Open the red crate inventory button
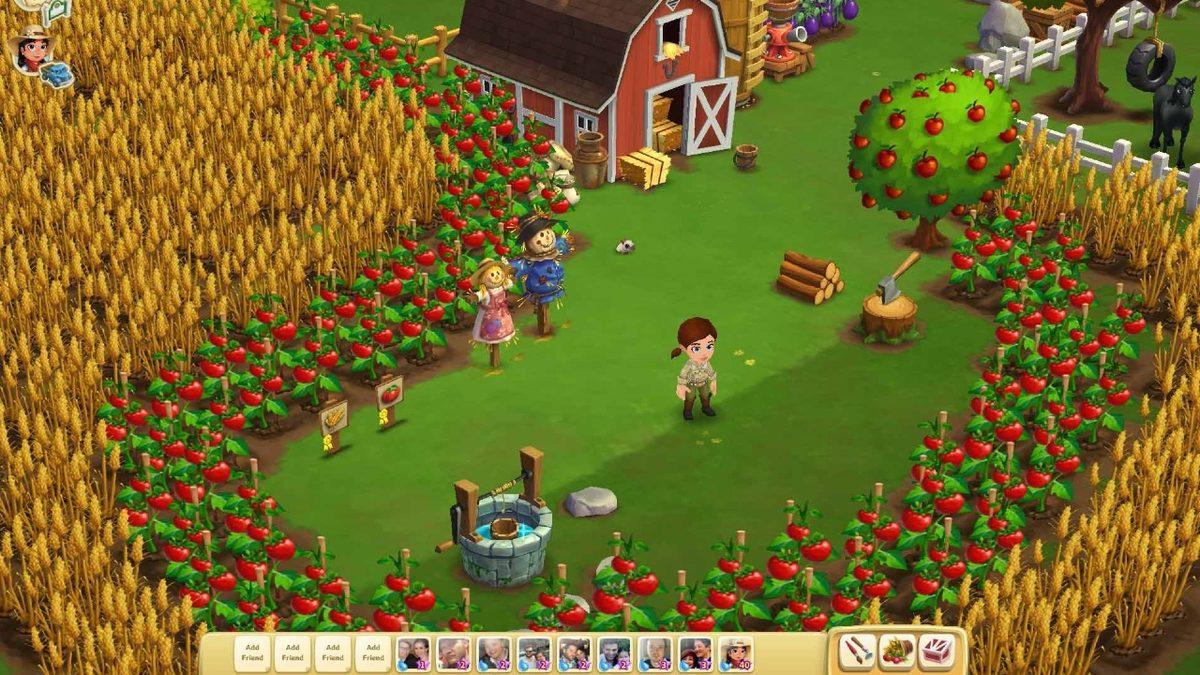1200x675 pixels. tap(936, 651)
